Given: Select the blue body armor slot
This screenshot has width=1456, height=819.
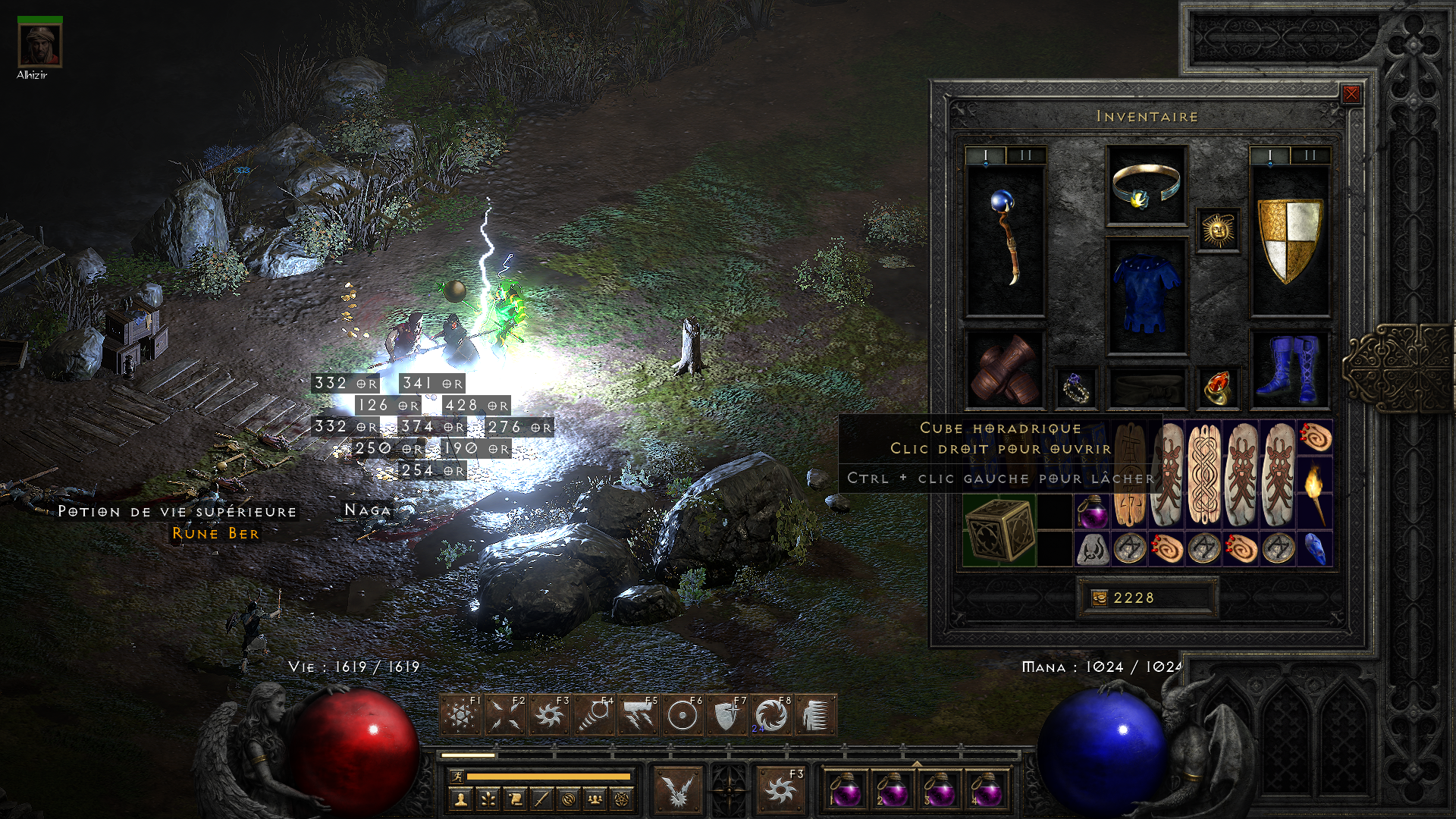Looking at the screenshot, I should coord(1146,297).
